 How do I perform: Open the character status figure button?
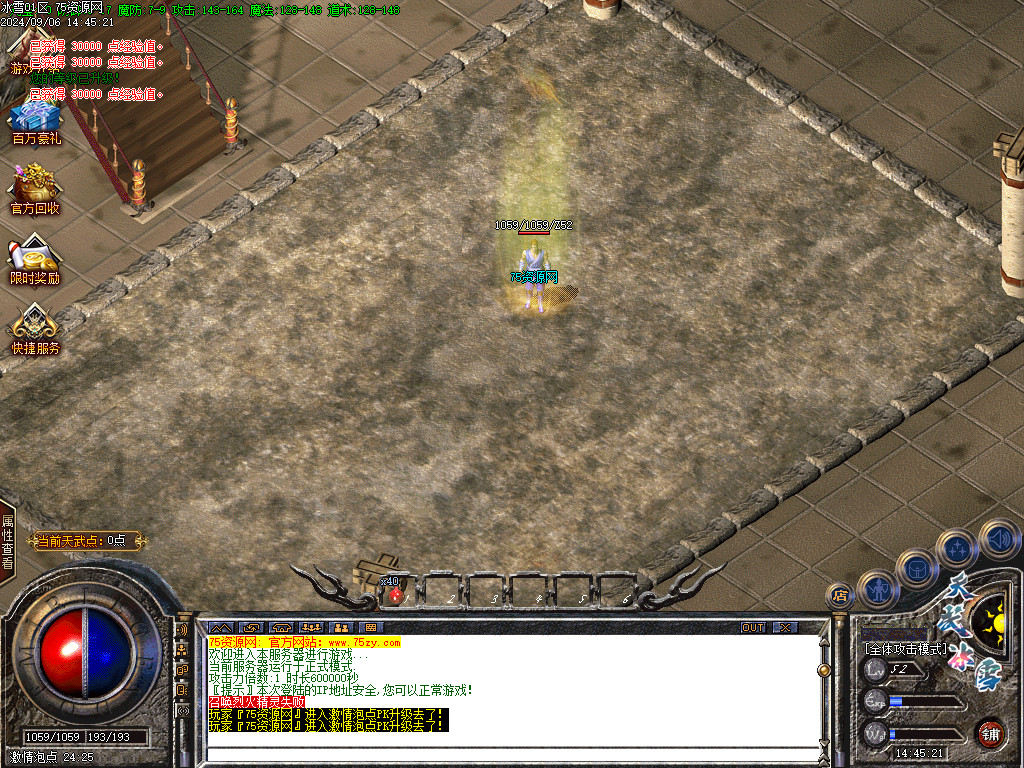(878, 590)
